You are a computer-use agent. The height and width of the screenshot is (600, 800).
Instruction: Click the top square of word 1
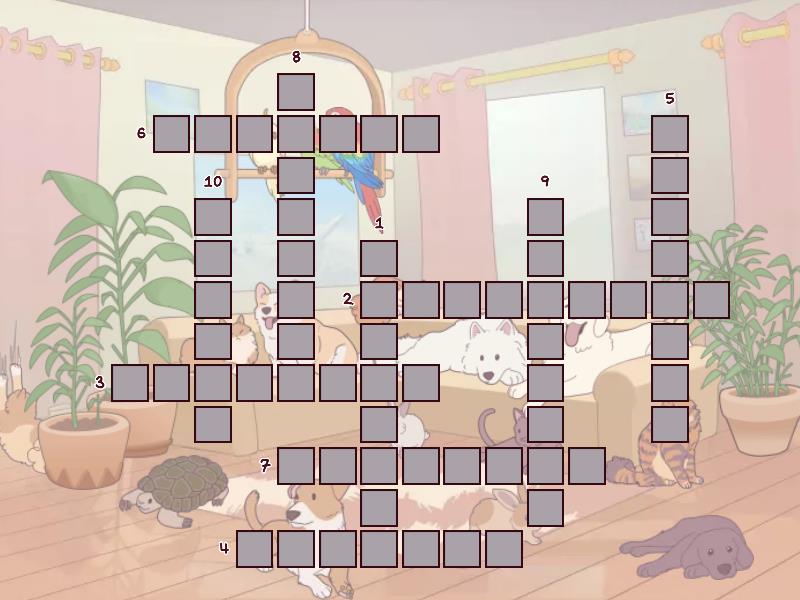pos(379,258)
